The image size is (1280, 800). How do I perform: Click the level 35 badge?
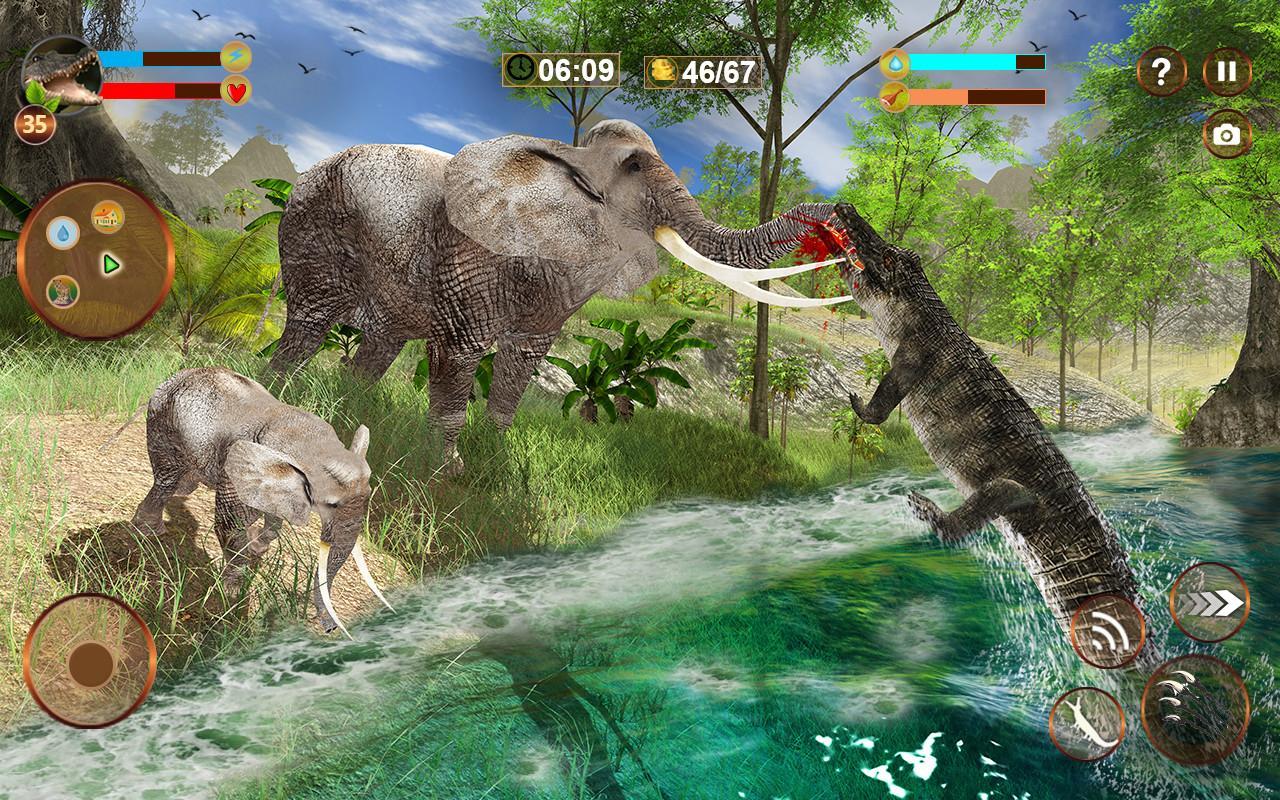coord(37,122)
